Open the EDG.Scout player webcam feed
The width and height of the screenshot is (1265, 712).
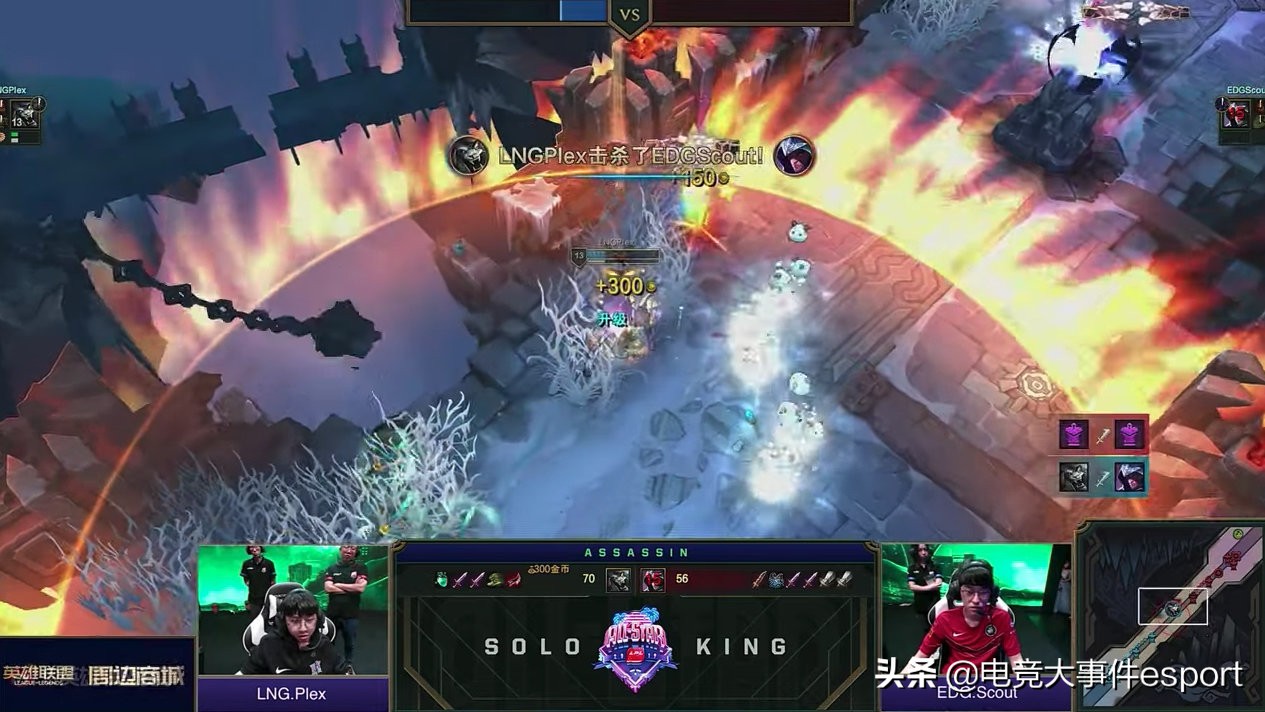pos(974,610)
